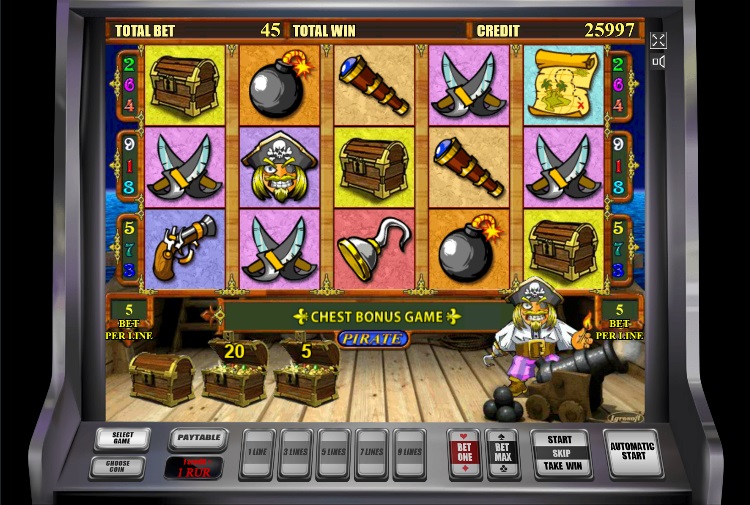This screenshot has height=505, width=750.
Task: Set the wager with Bet Max
Action: click(x=501, y=453)
